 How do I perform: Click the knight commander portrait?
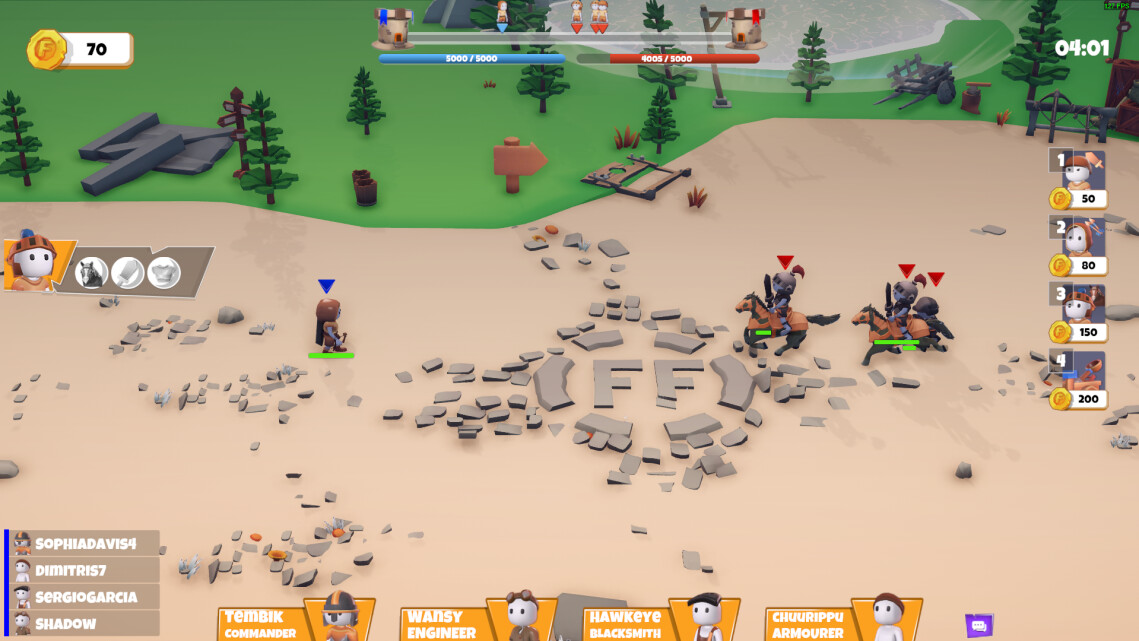tap(32, 263)
